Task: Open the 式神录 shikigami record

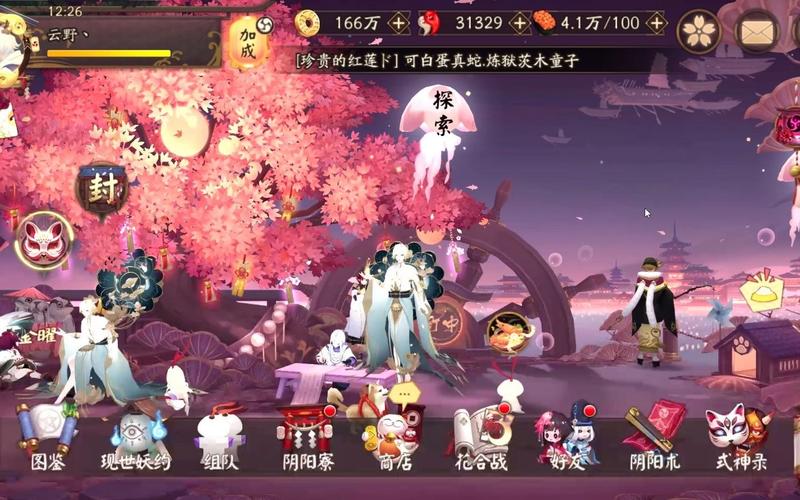Action: (x=740, y=437)
